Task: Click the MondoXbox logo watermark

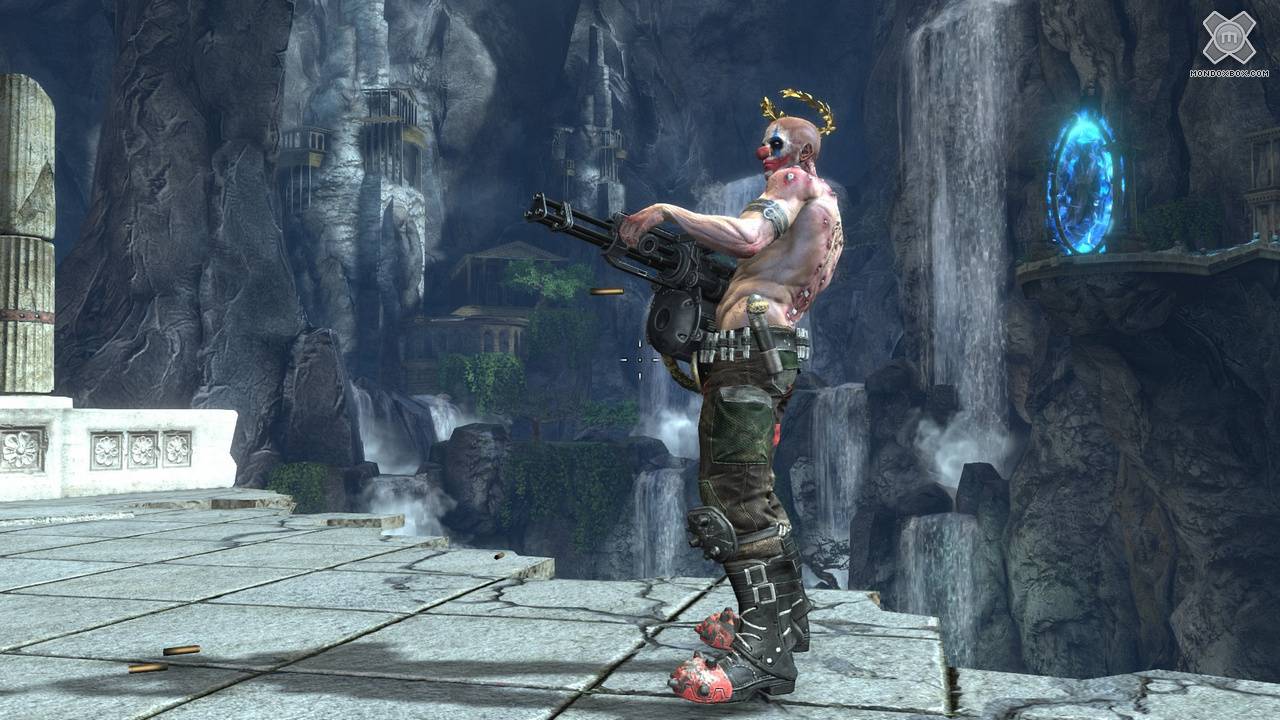Action: coord(1228,42)
